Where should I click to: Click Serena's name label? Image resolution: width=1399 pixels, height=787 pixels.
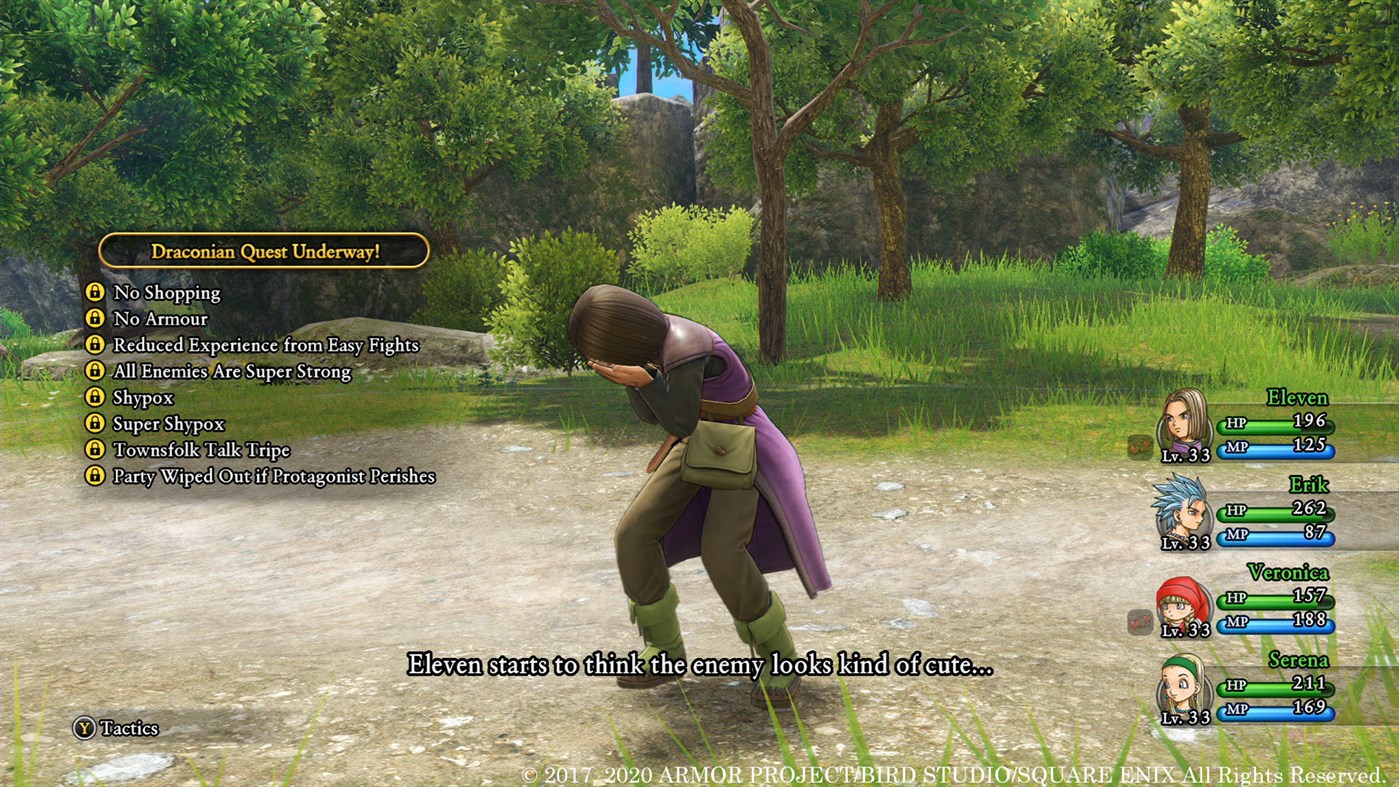click(x=1298, y=659)
